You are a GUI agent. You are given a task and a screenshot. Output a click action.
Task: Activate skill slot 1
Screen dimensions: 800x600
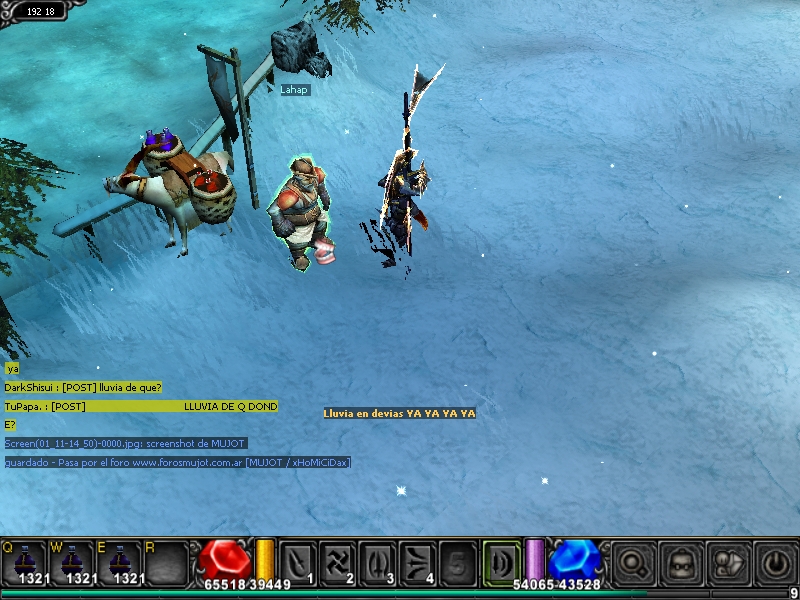298,562
